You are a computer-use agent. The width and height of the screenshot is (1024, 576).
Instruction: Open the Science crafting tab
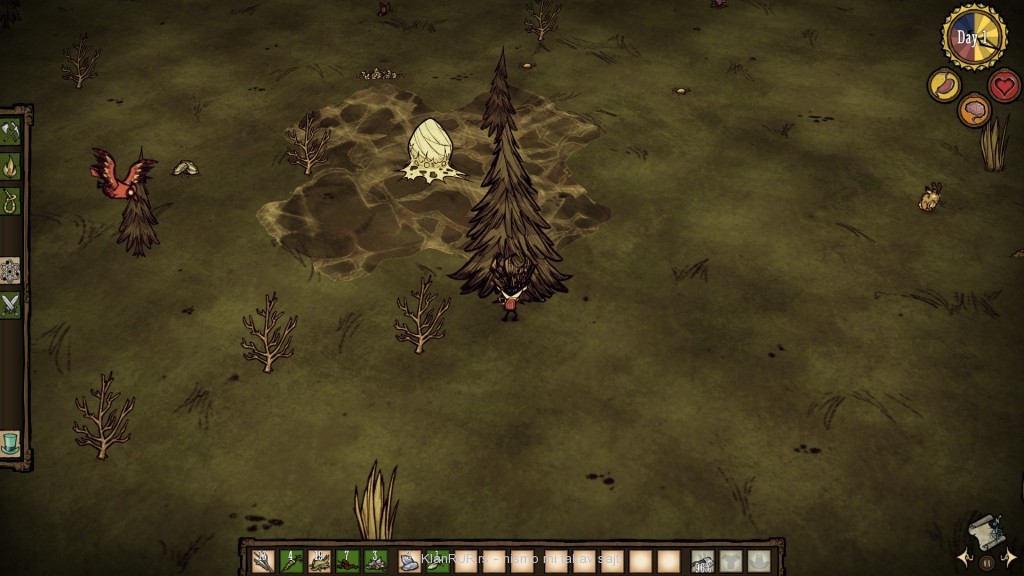11,270
